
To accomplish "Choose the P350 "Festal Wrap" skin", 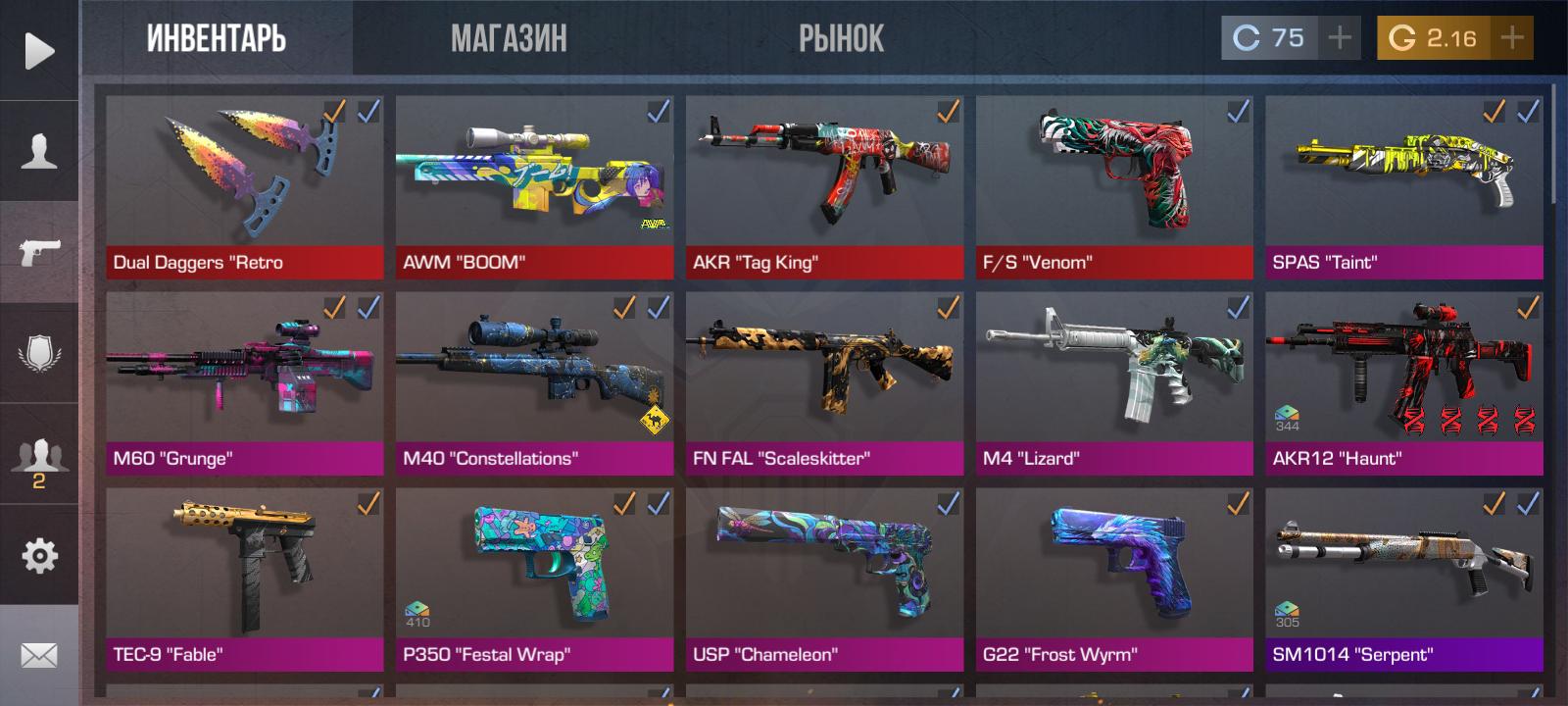I will coord(534,579).
